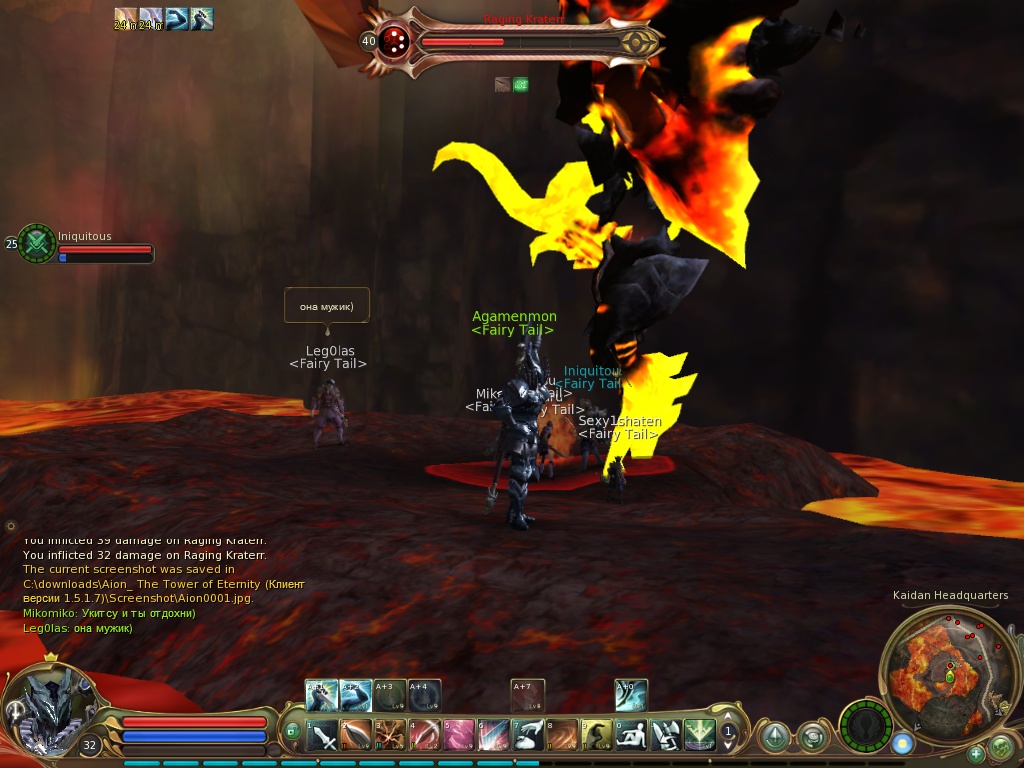This screenshot has height=768, width=1024.
Task: Select party member Iniquitous portrait
Action: click(37, 243)
